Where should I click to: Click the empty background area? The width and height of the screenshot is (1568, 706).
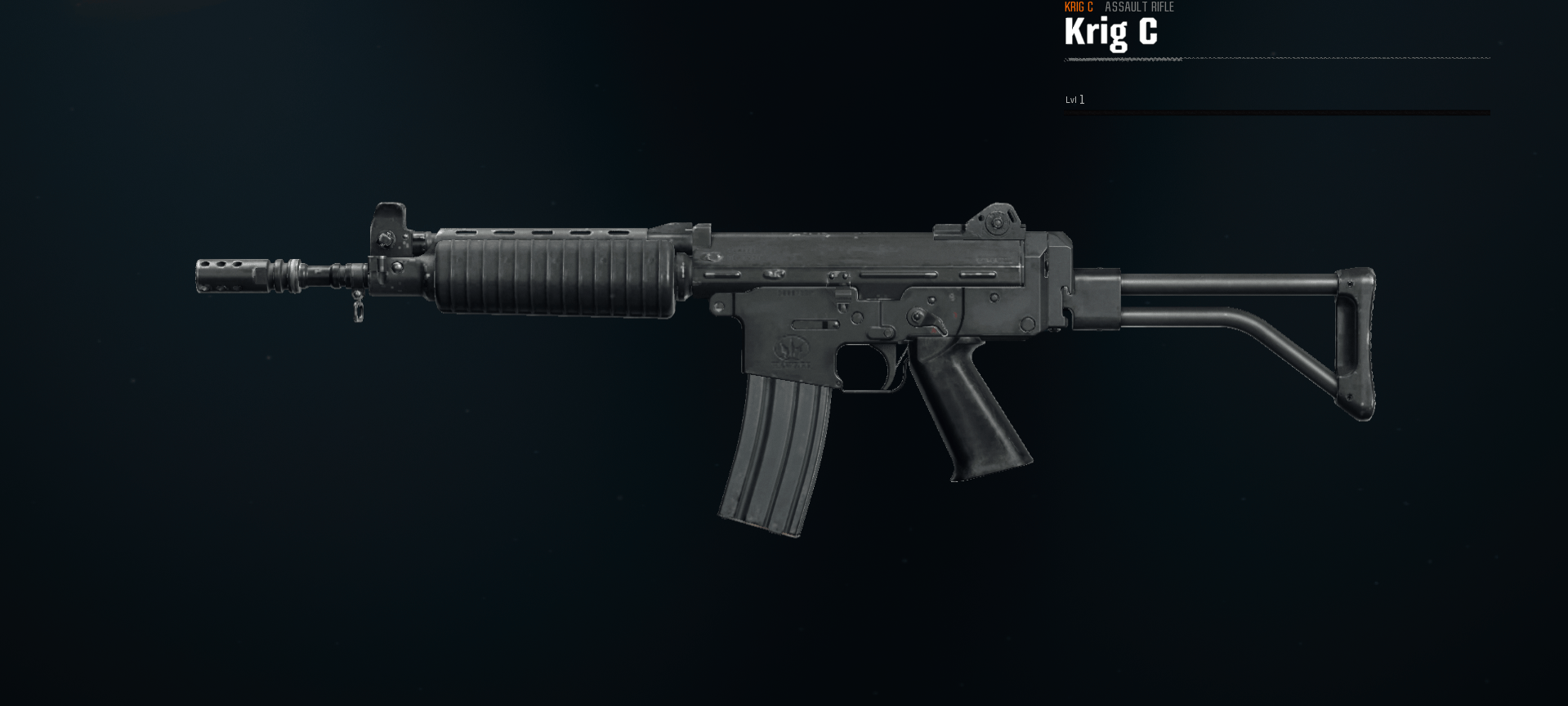[245, 572]
